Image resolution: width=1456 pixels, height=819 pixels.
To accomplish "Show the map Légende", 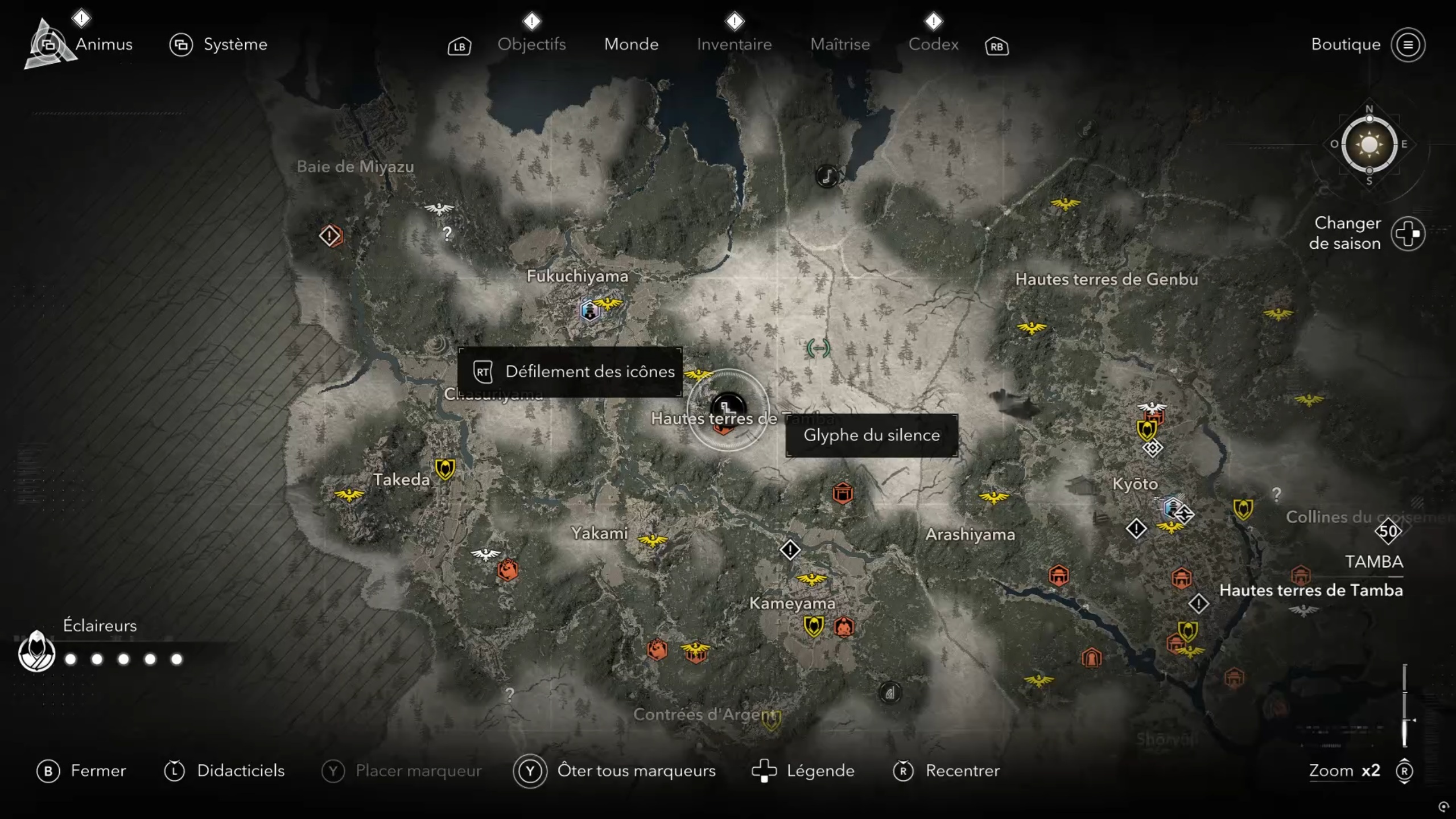I will point(820,771).
